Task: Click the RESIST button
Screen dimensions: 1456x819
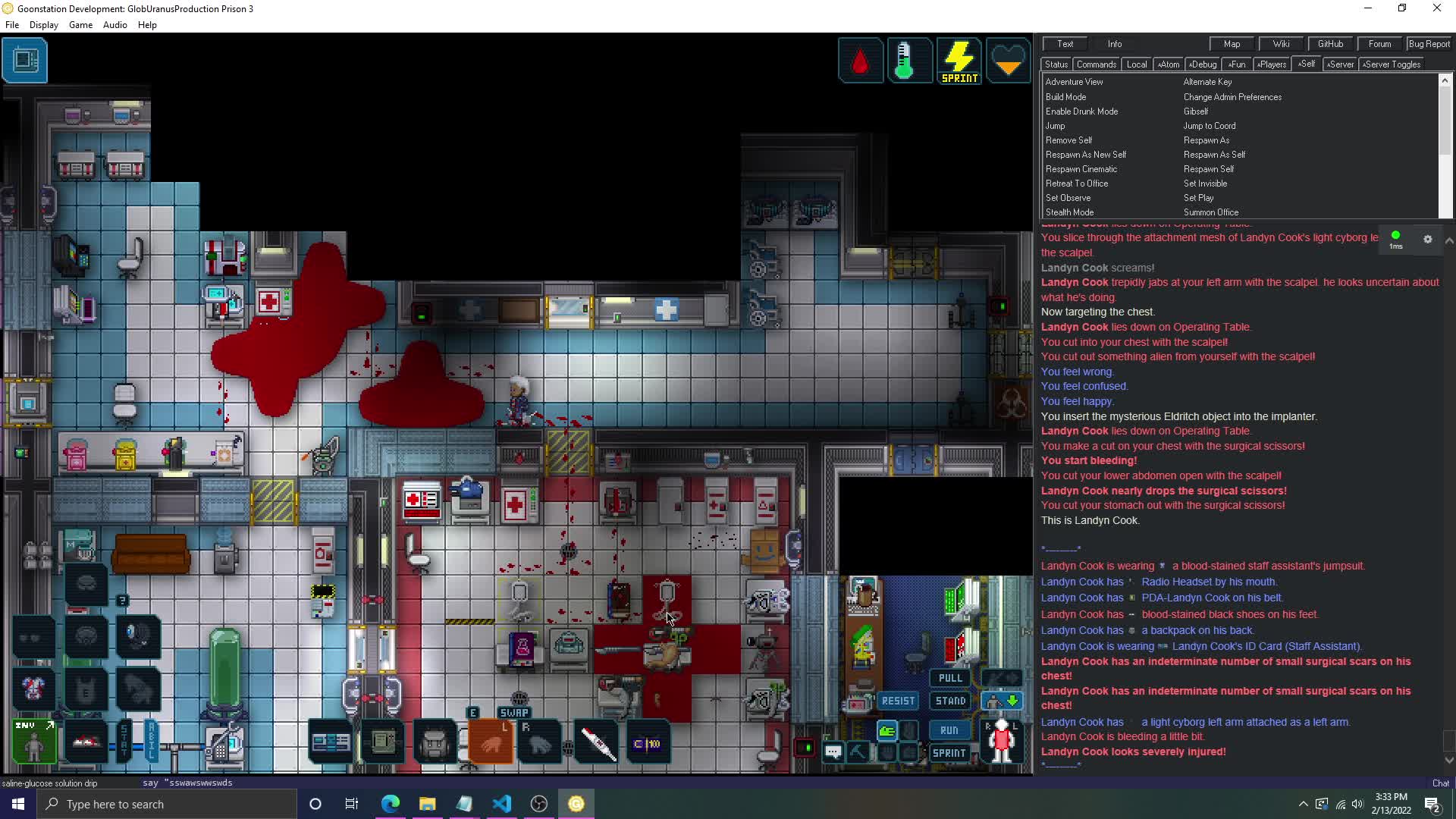Action: tap(898, 701)
